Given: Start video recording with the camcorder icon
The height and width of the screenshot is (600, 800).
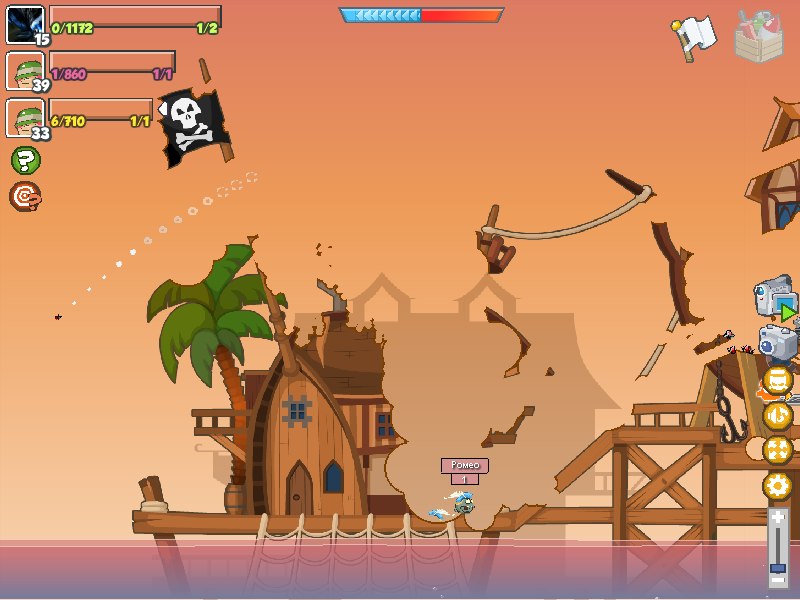Looking at the screenshot, I should click(x=775, y=300).
